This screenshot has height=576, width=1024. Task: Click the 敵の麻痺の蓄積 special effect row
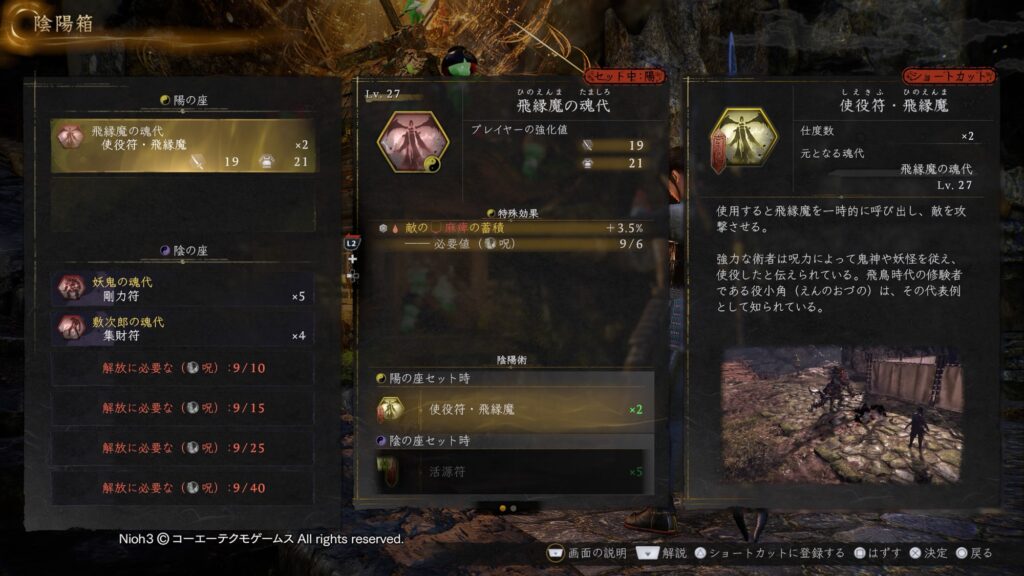pos(510,229)
